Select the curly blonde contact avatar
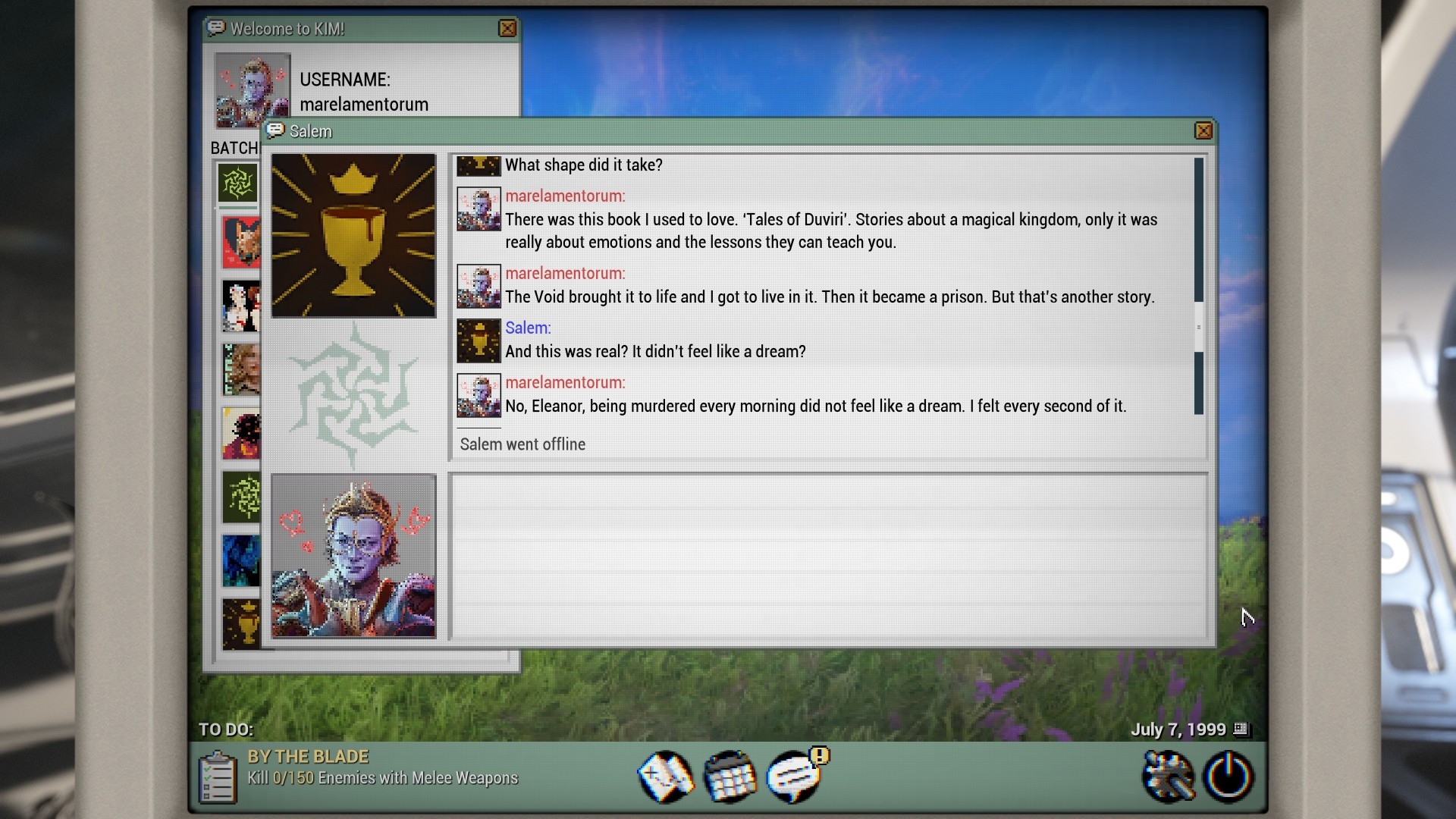Viewport: 1456px width, 819px height. tap(241, 369)
